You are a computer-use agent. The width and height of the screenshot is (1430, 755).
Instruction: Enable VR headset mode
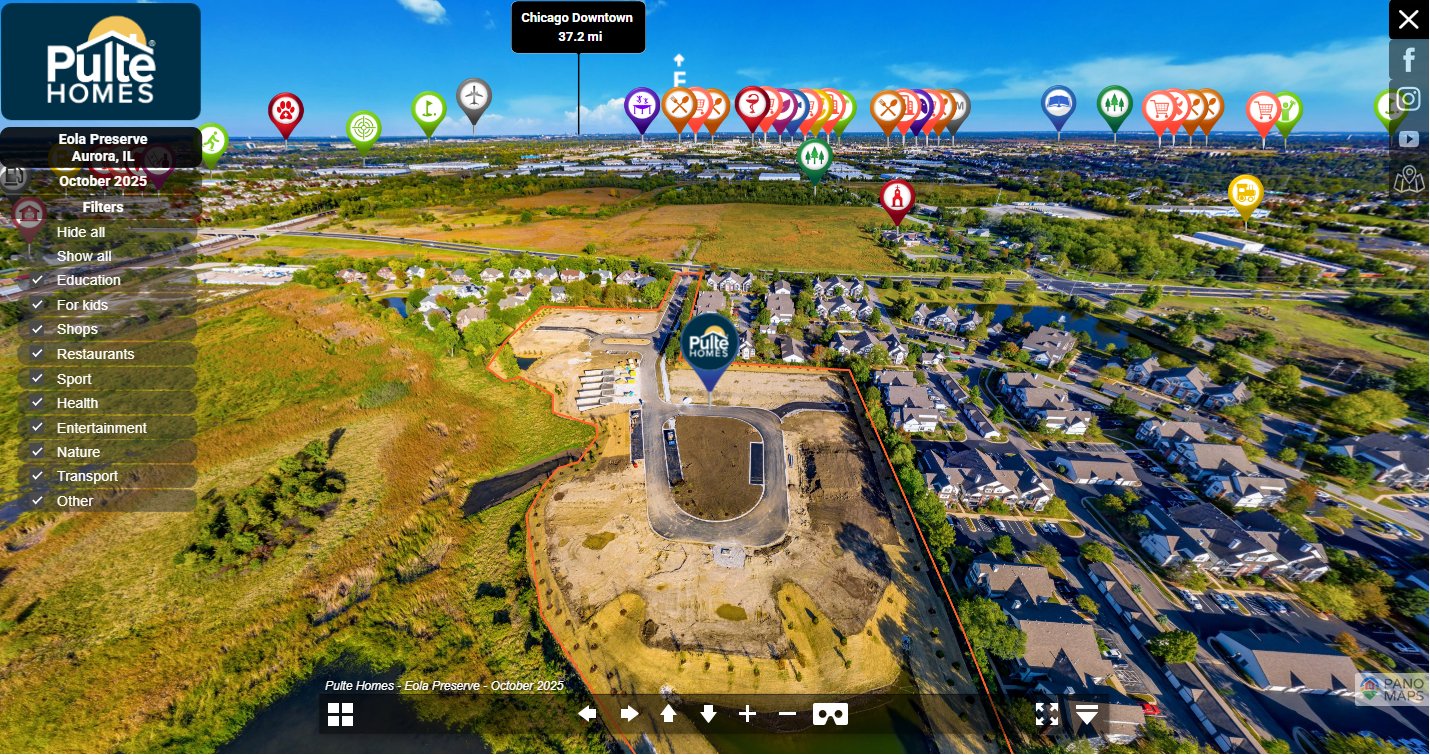[x=830, y=714]
